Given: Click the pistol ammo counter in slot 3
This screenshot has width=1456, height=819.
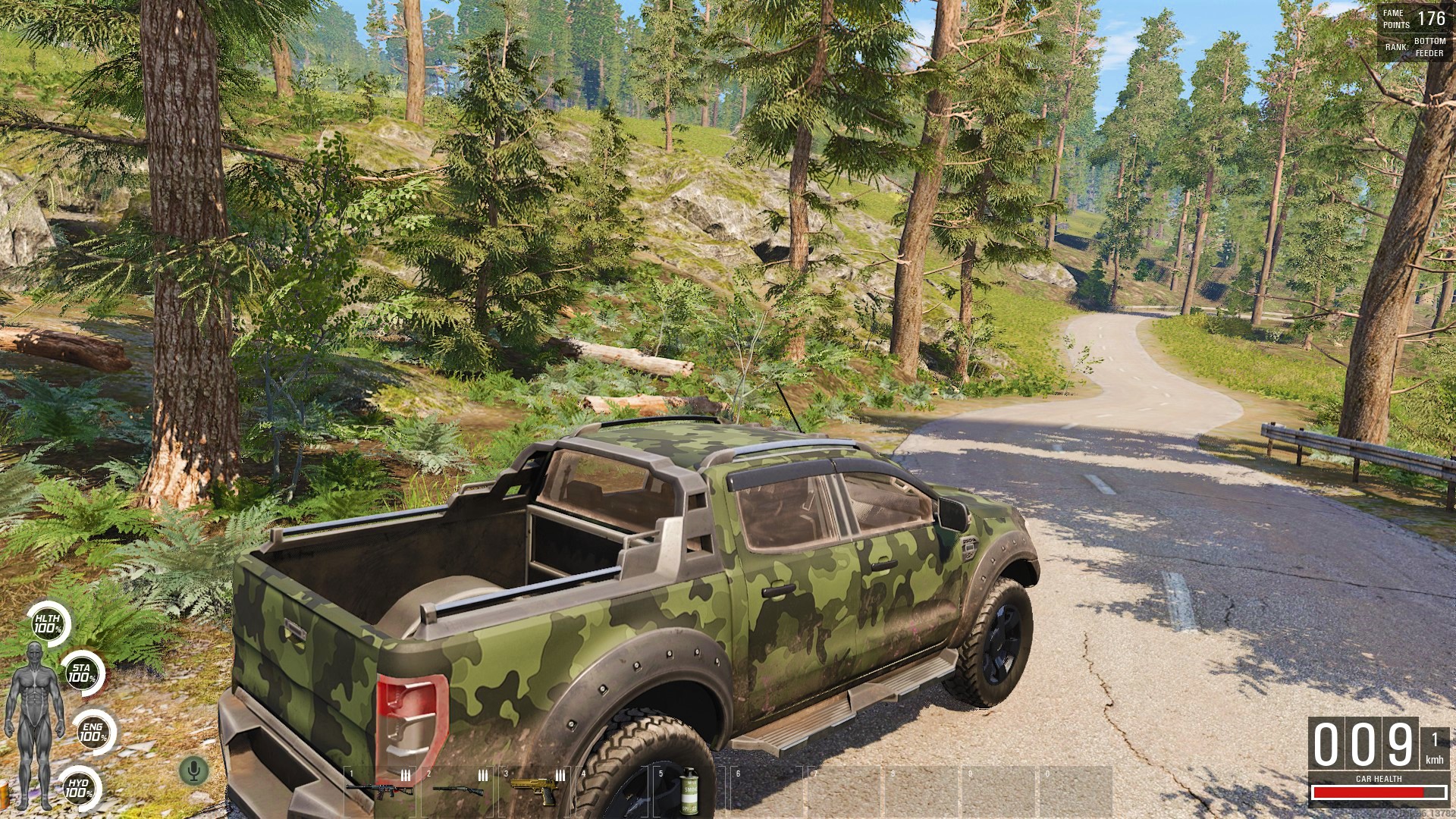Looking at the screenshot, I should click(x=561, y=776).
